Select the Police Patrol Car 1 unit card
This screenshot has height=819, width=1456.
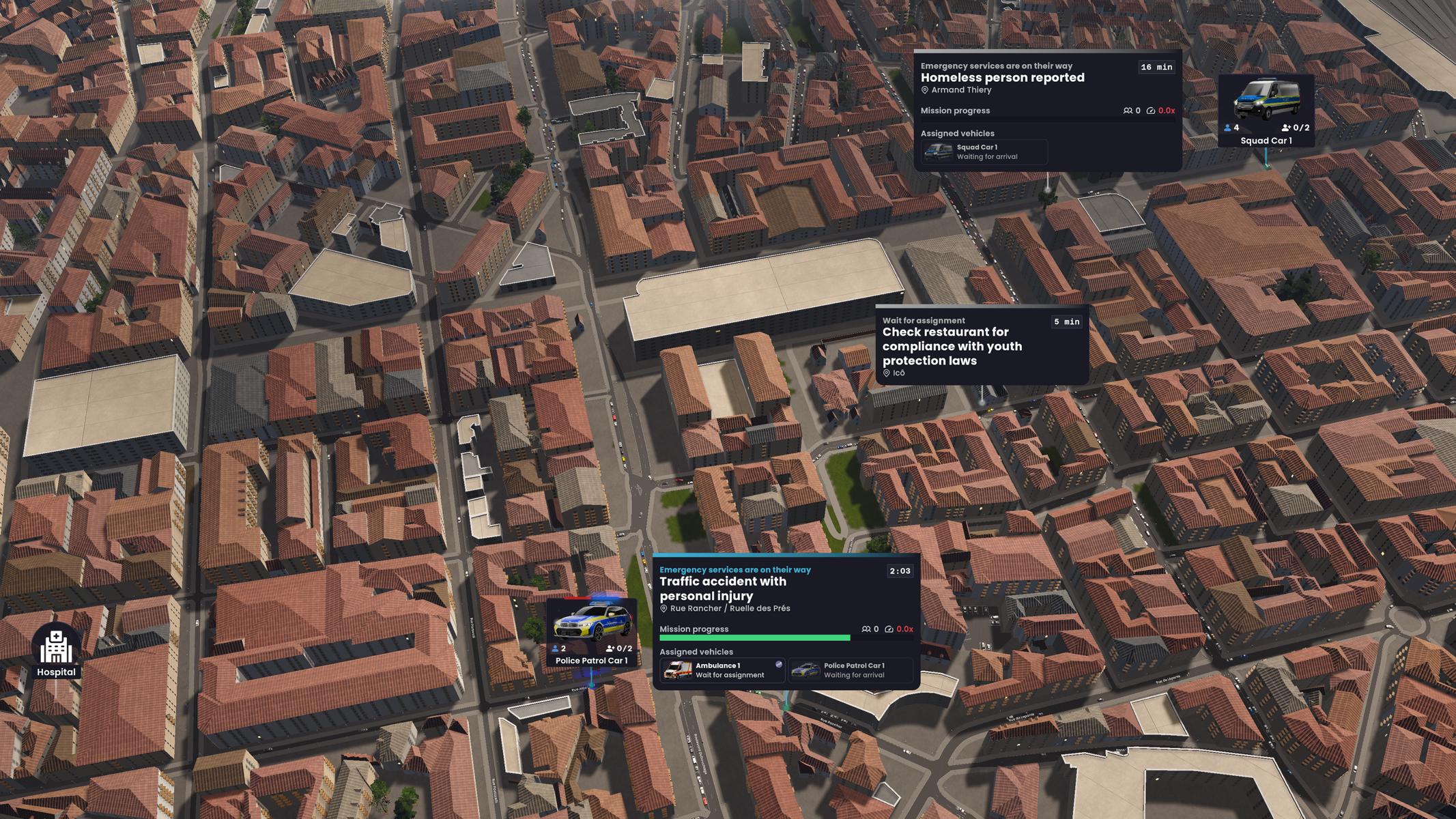pyautogui.click(x=592, y=633)
